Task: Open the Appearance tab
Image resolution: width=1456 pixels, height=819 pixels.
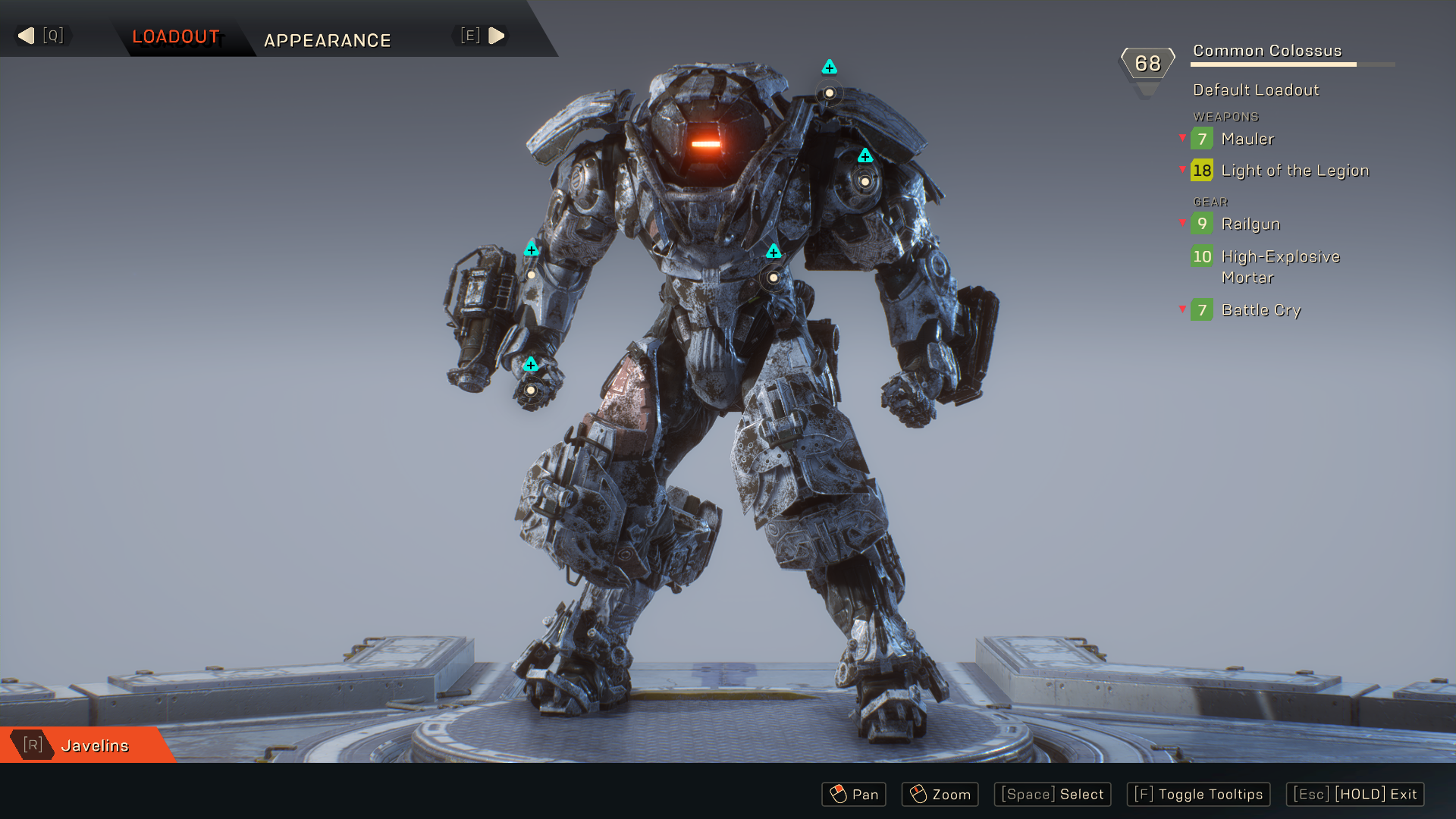Action: pos(327,40)
